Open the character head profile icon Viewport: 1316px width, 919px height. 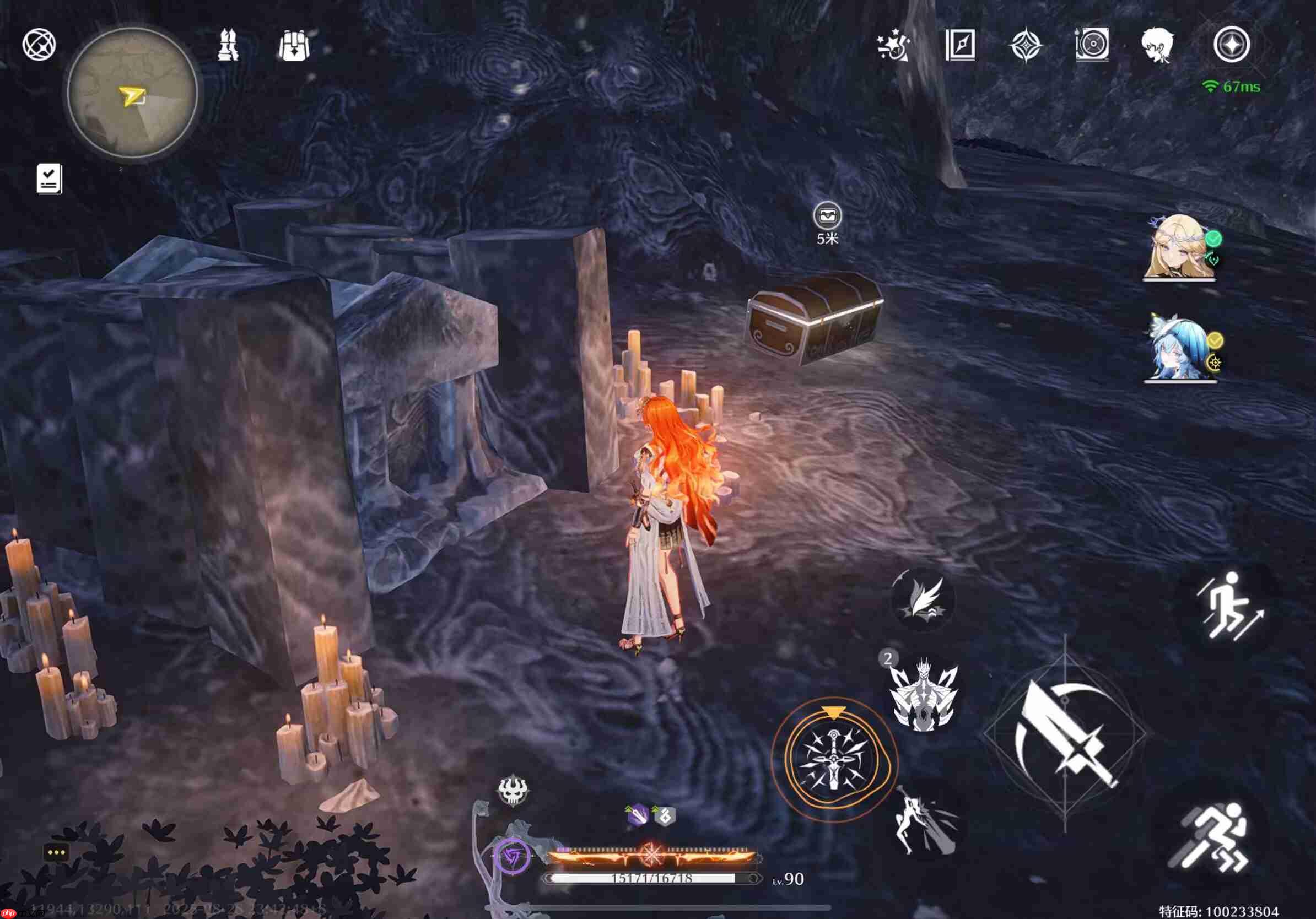(x=1157, y=45)
